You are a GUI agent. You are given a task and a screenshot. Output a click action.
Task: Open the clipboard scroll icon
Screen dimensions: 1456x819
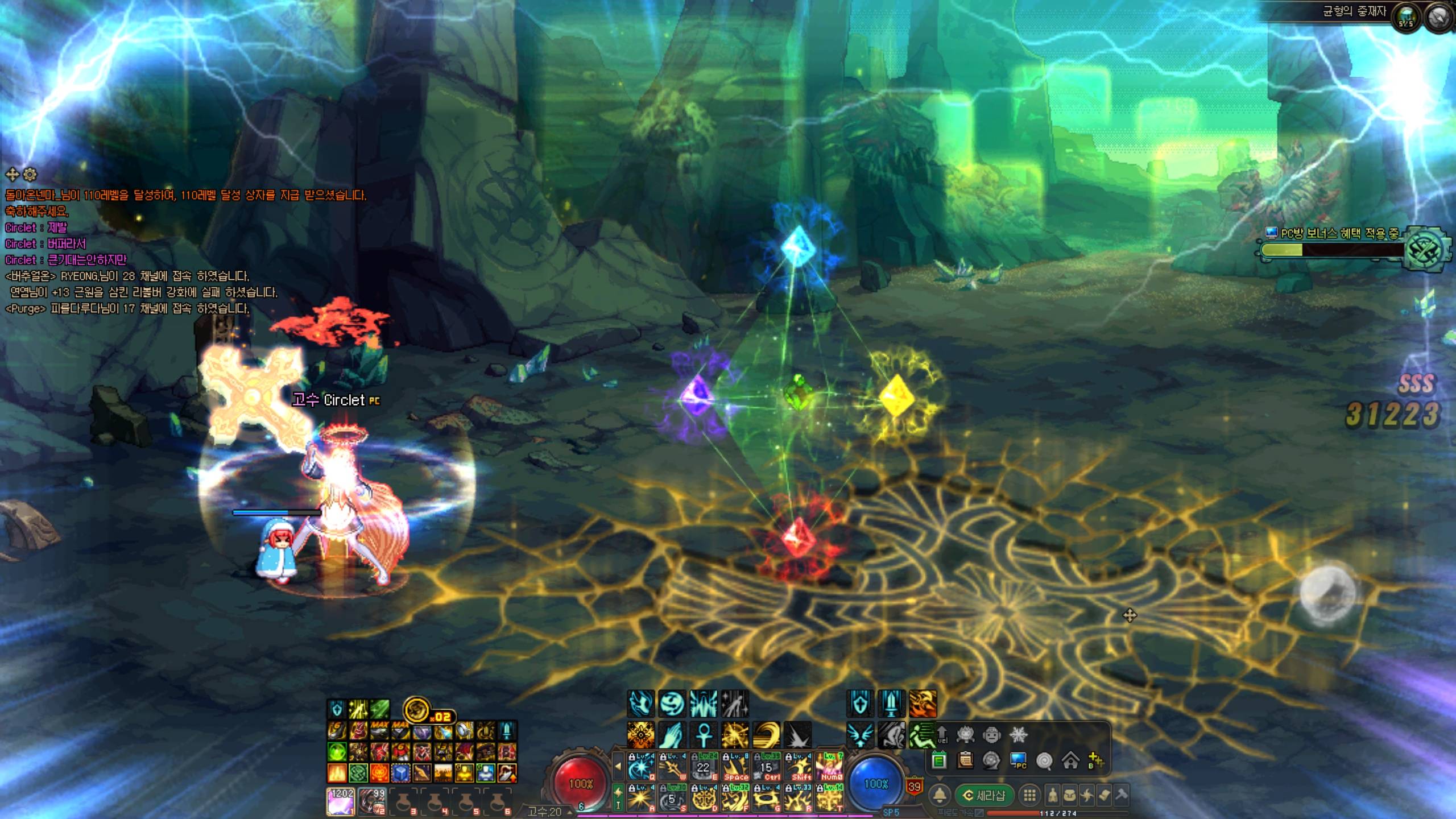coord(965,760)
